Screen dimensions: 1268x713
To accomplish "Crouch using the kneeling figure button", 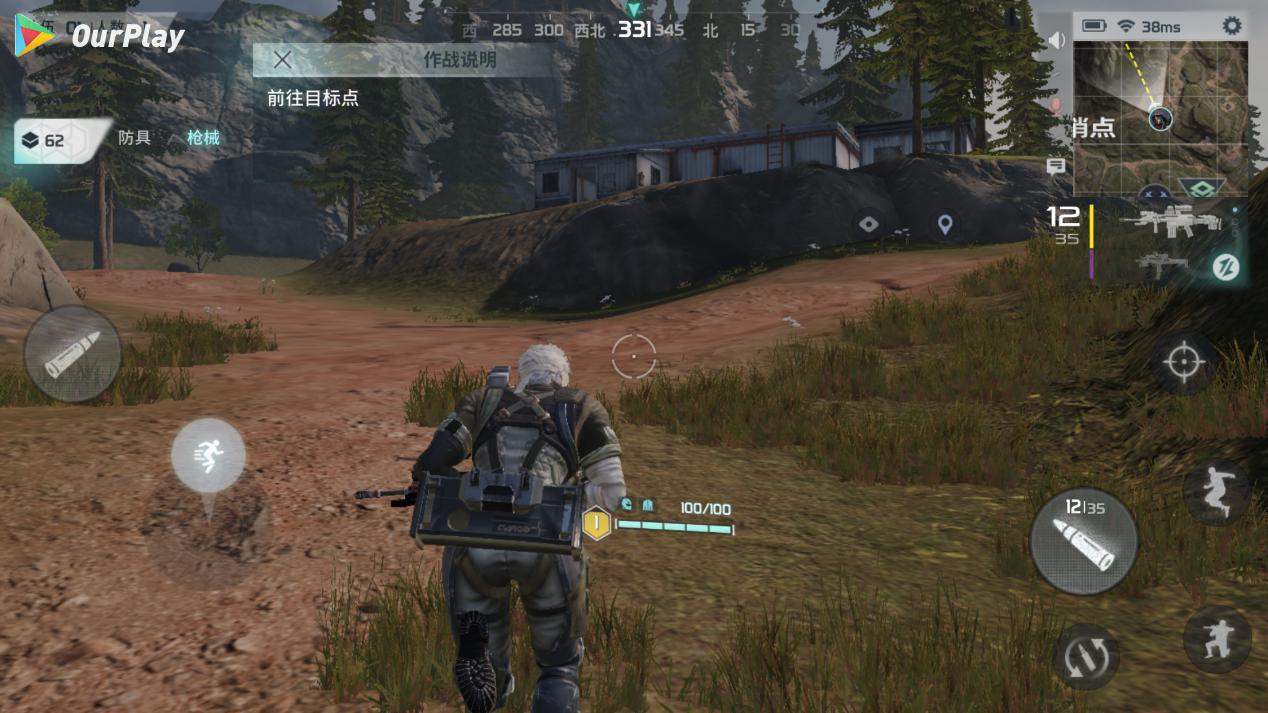I will point(1217,638).
